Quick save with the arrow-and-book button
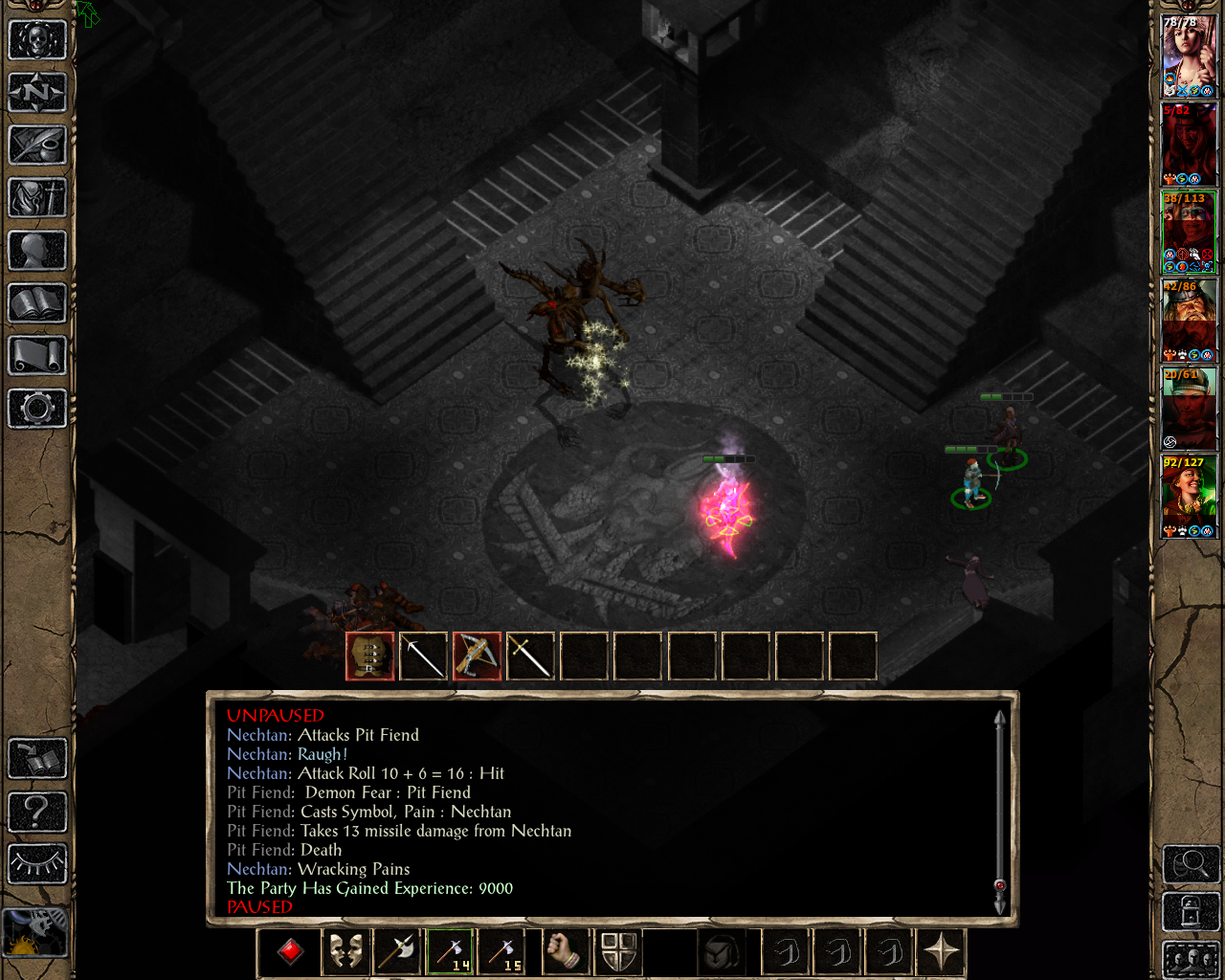The image size is (1225, 980). (x=37, y=759)
